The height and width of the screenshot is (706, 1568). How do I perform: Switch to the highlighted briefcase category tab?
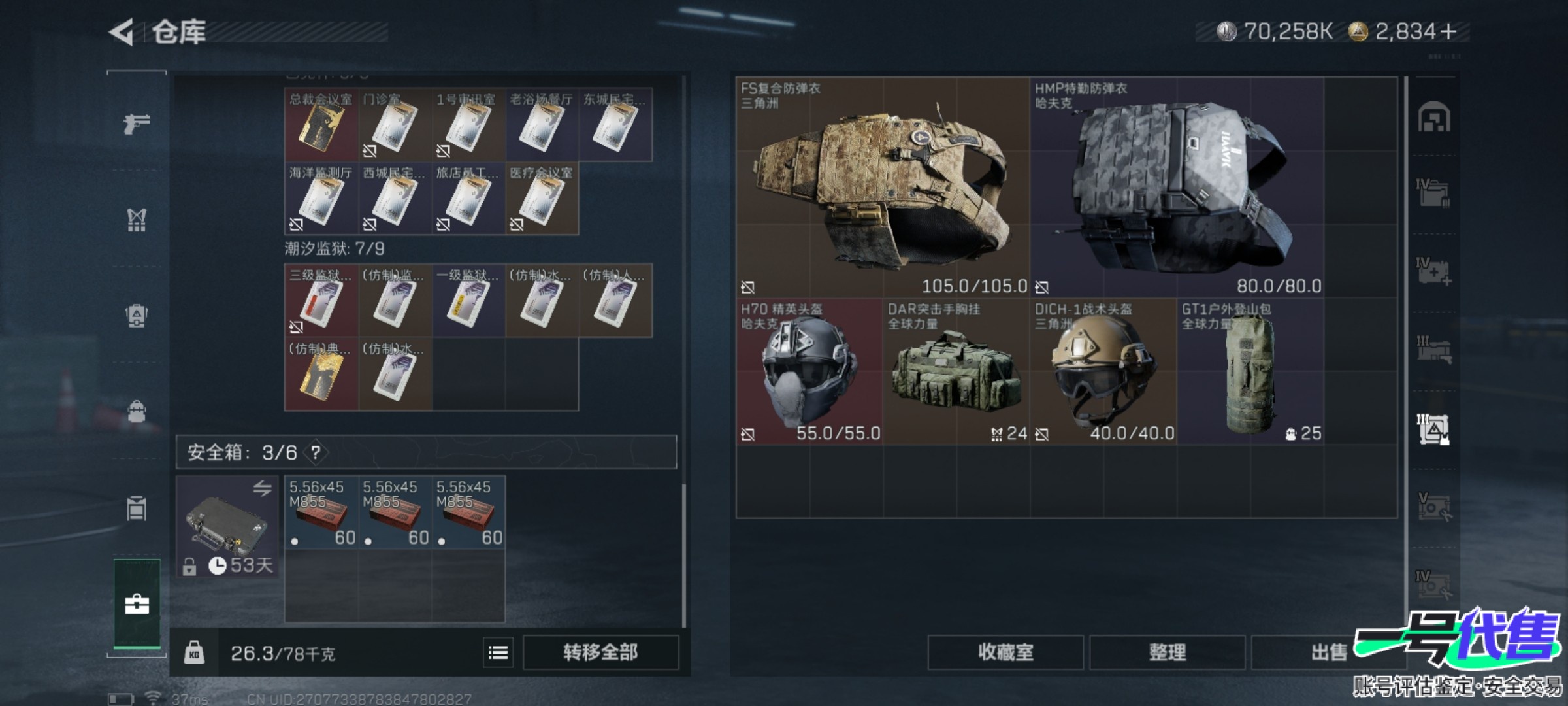137,603
